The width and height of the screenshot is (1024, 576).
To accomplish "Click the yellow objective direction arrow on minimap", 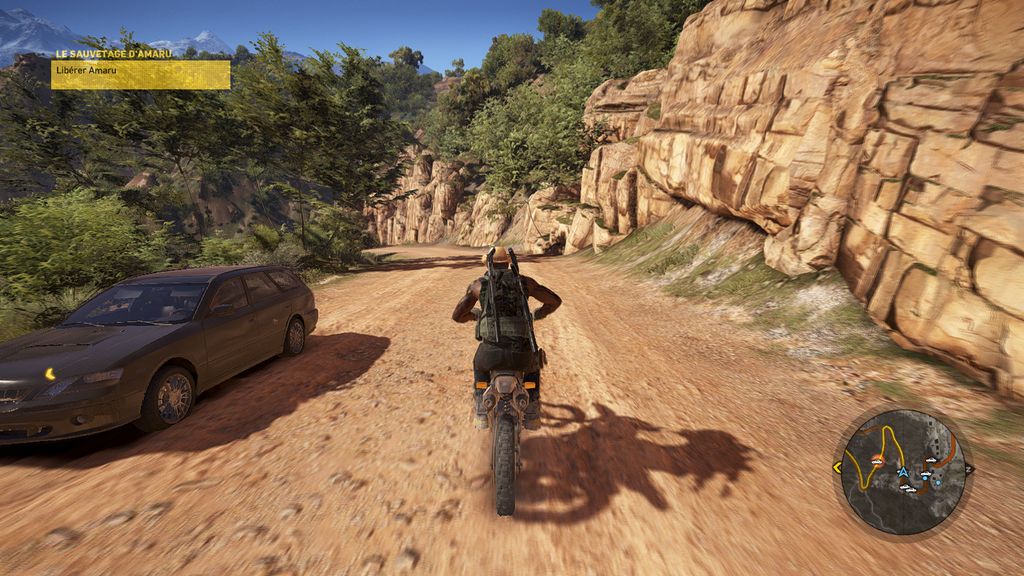I will 837,467.
